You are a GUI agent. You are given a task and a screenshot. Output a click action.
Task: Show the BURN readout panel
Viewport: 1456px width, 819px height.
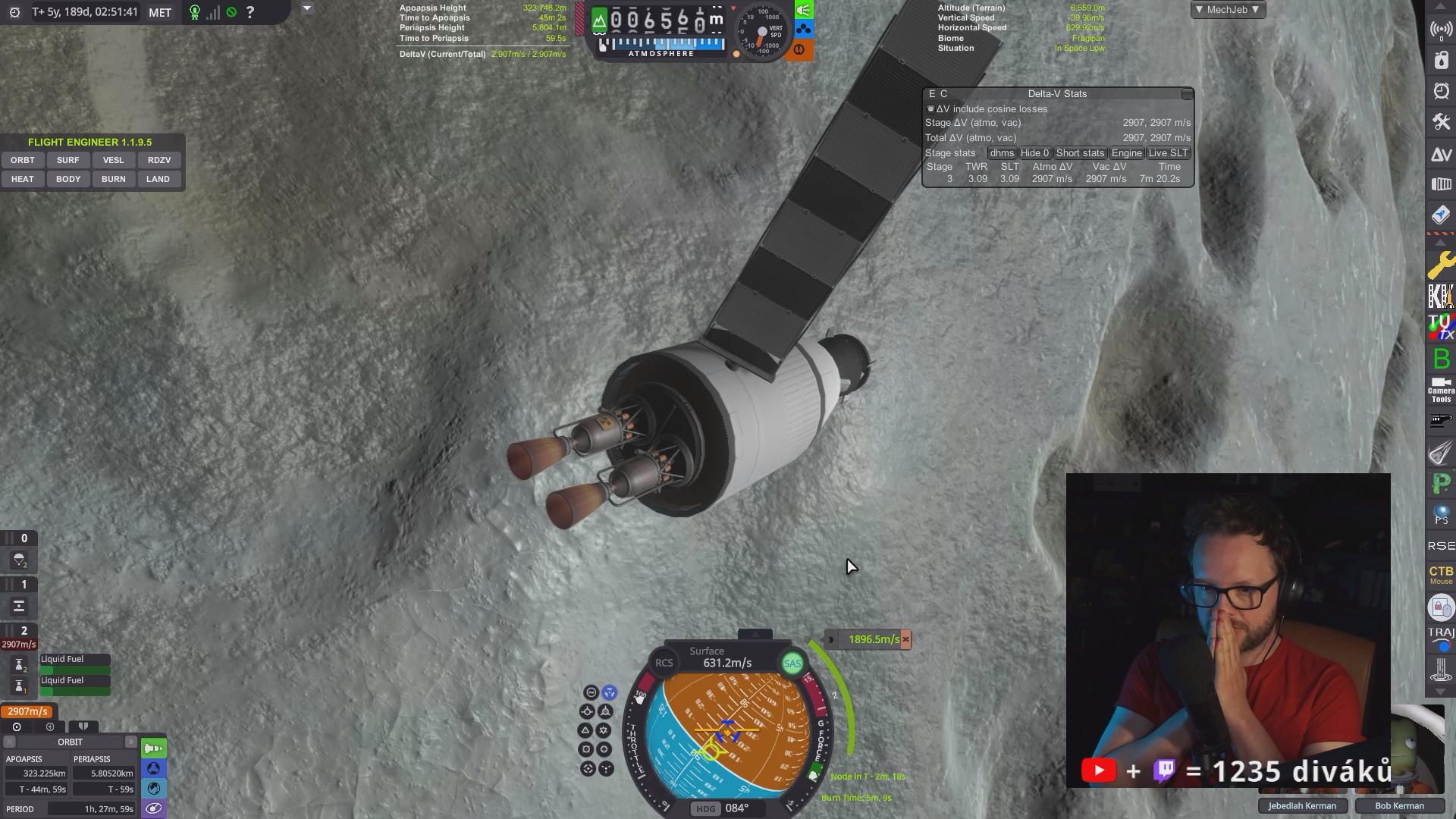pyautogui.click(x=113, y=179)
